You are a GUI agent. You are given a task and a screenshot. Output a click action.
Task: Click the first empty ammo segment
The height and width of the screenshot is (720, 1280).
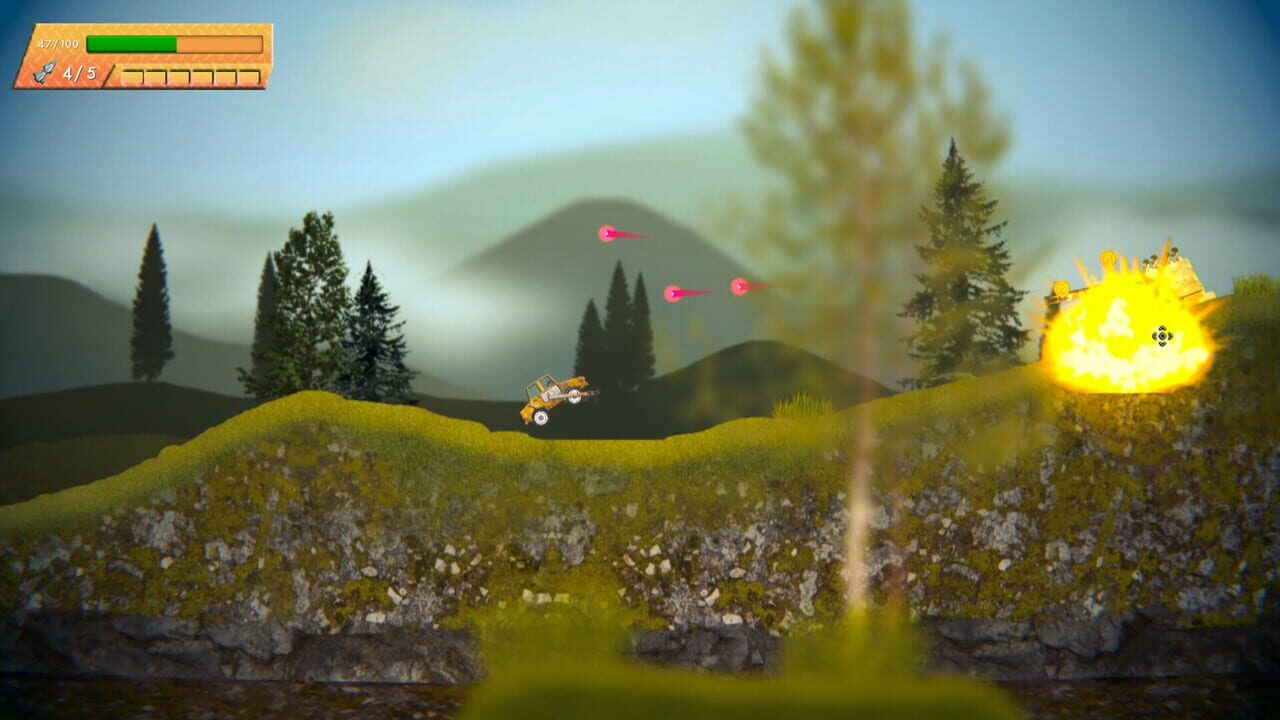[134, 74]
